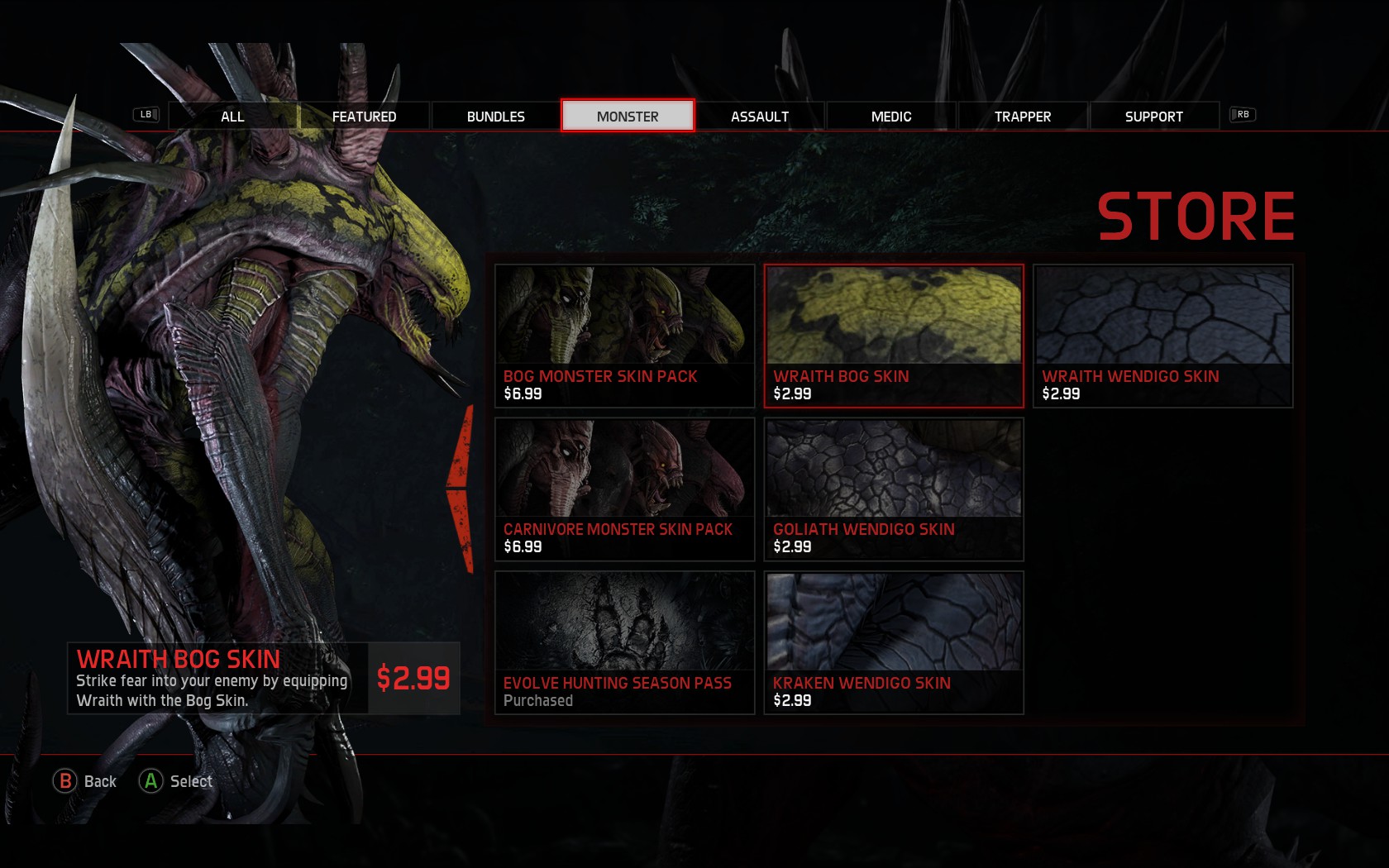The width and height of the screenshot is (1389, 868).
Task: Open the Carnivore Monster Skin Pack
Action: point(624,489)
